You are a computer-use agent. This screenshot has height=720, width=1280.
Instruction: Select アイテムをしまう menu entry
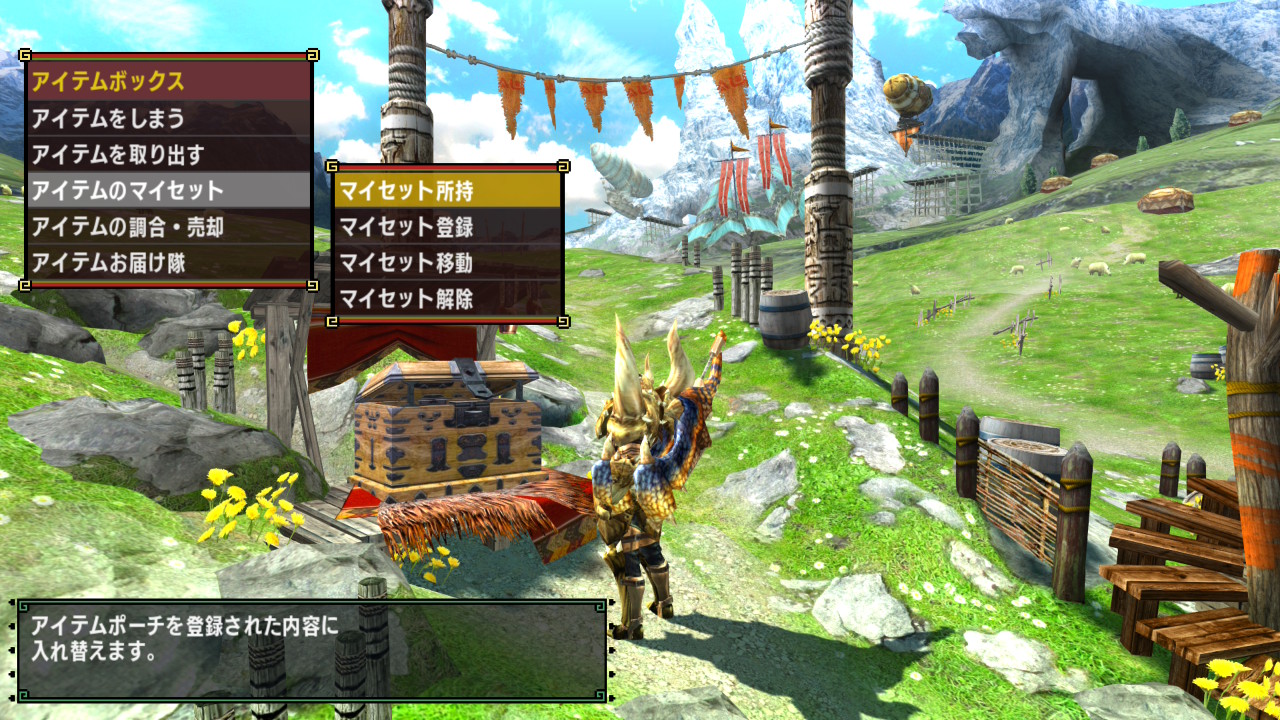pyautogui.click(x=168, y=119)
